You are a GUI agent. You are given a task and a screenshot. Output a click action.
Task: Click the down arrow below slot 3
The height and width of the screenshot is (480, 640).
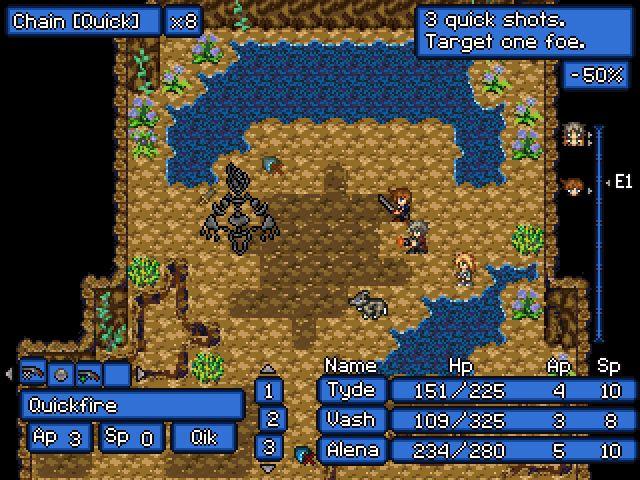(x=268, y=466)
